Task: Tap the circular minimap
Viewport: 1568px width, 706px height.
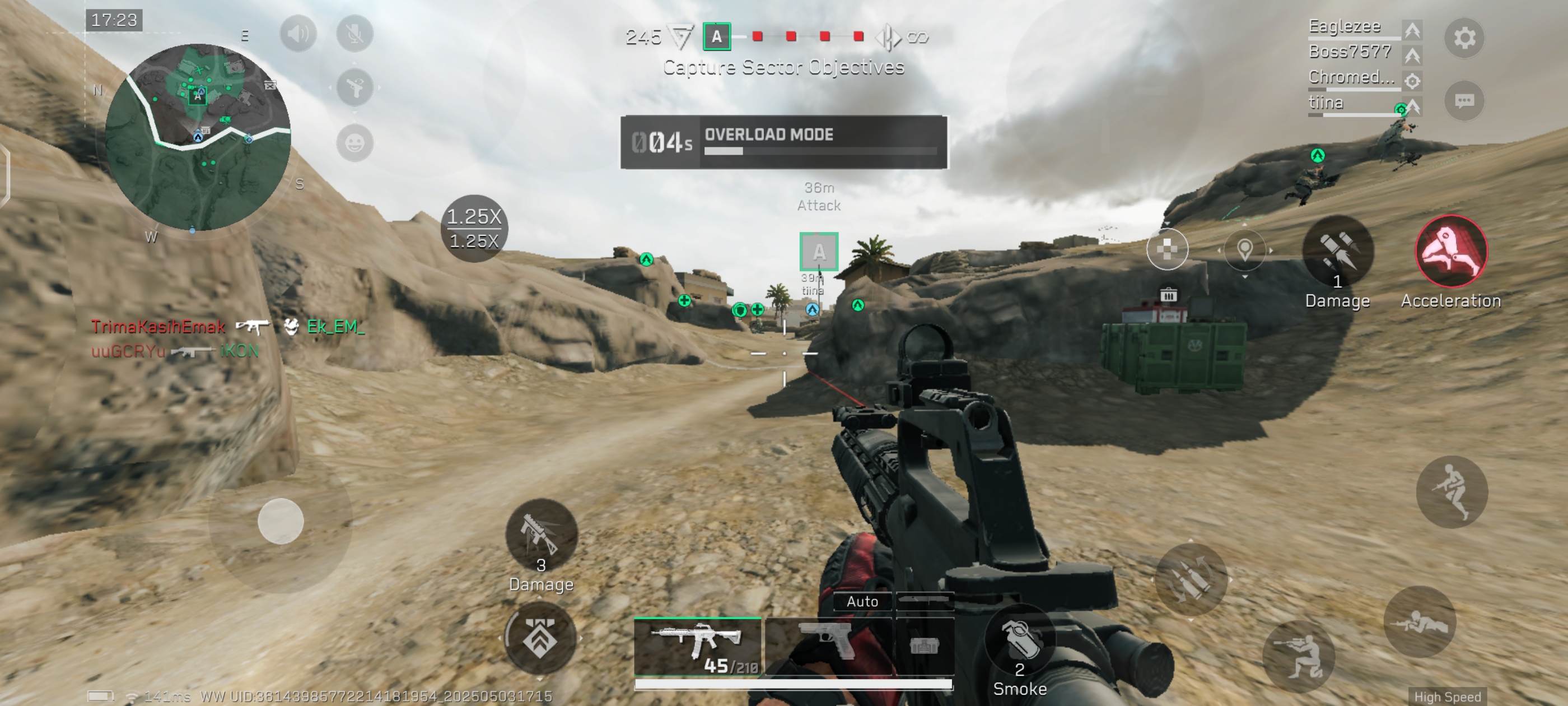Action: (x=198, y=137)
